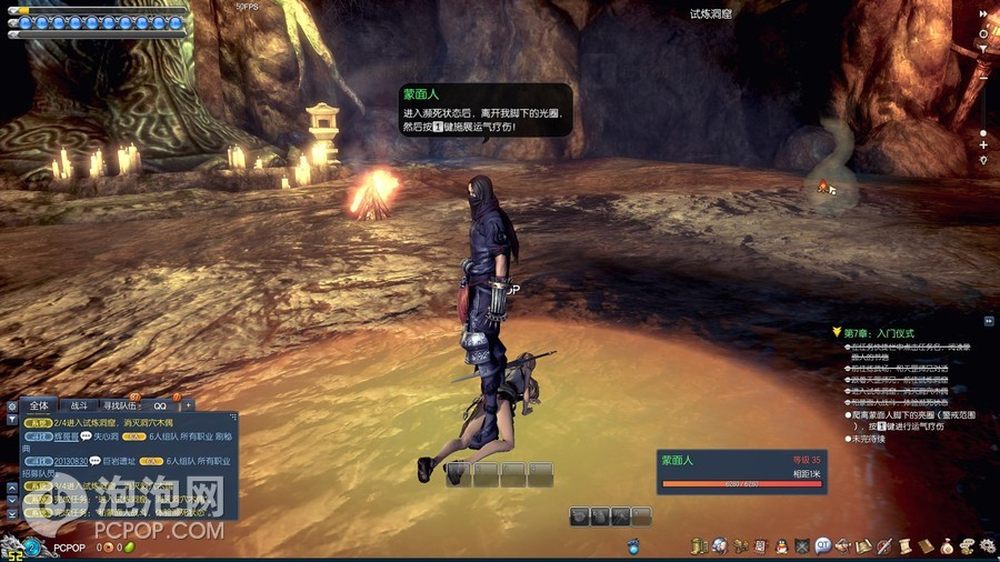This screenshot has height=562, width=1000.
Task: Open the 战斗 chat tab
Action: (x=78, y=406)
